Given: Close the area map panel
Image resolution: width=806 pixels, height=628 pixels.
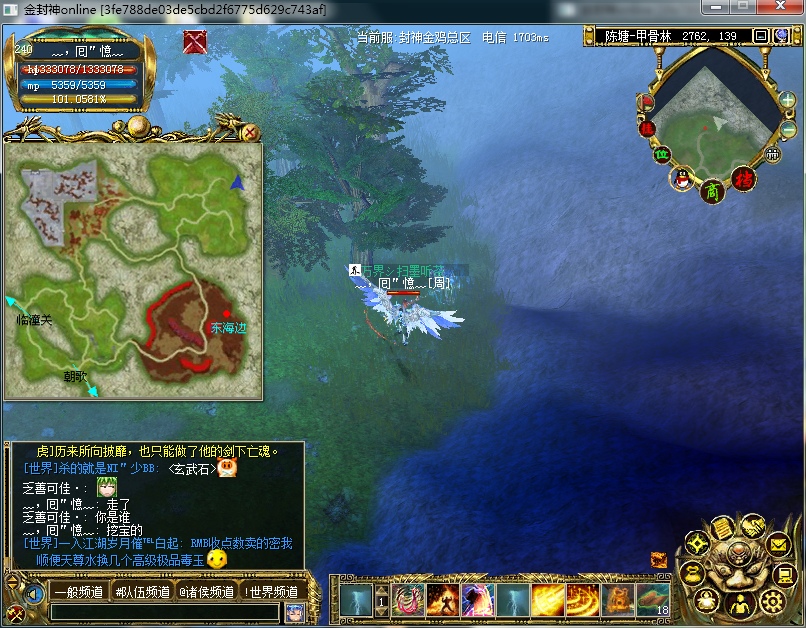Looking at the screenshot, I should pos(250,132).
